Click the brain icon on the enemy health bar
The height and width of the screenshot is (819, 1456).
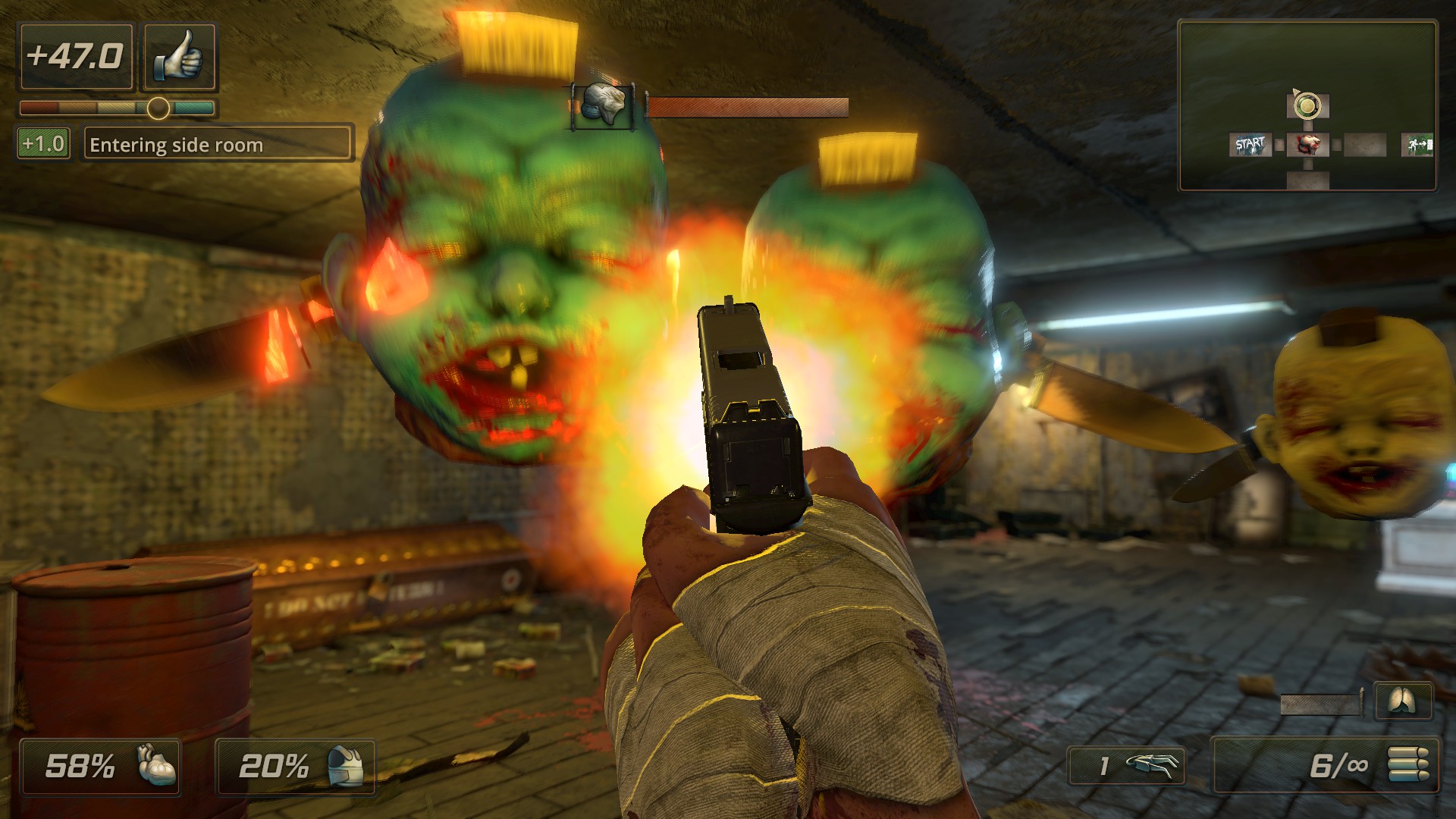(x=603, y=104)
